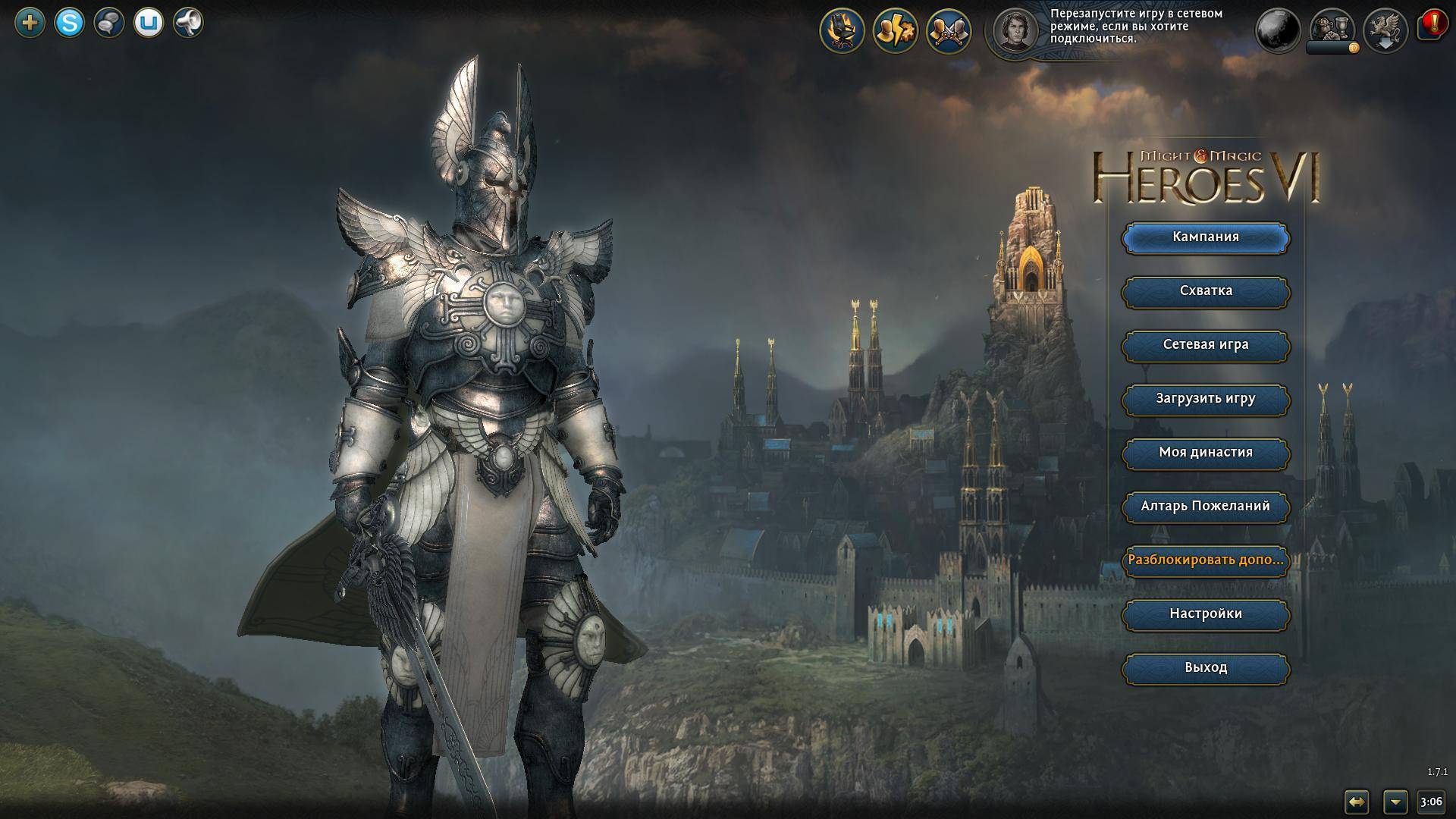Exit the game with Выход
Image resolution: width=1456 pixels, height=819 pixels.
point(1205,668)
